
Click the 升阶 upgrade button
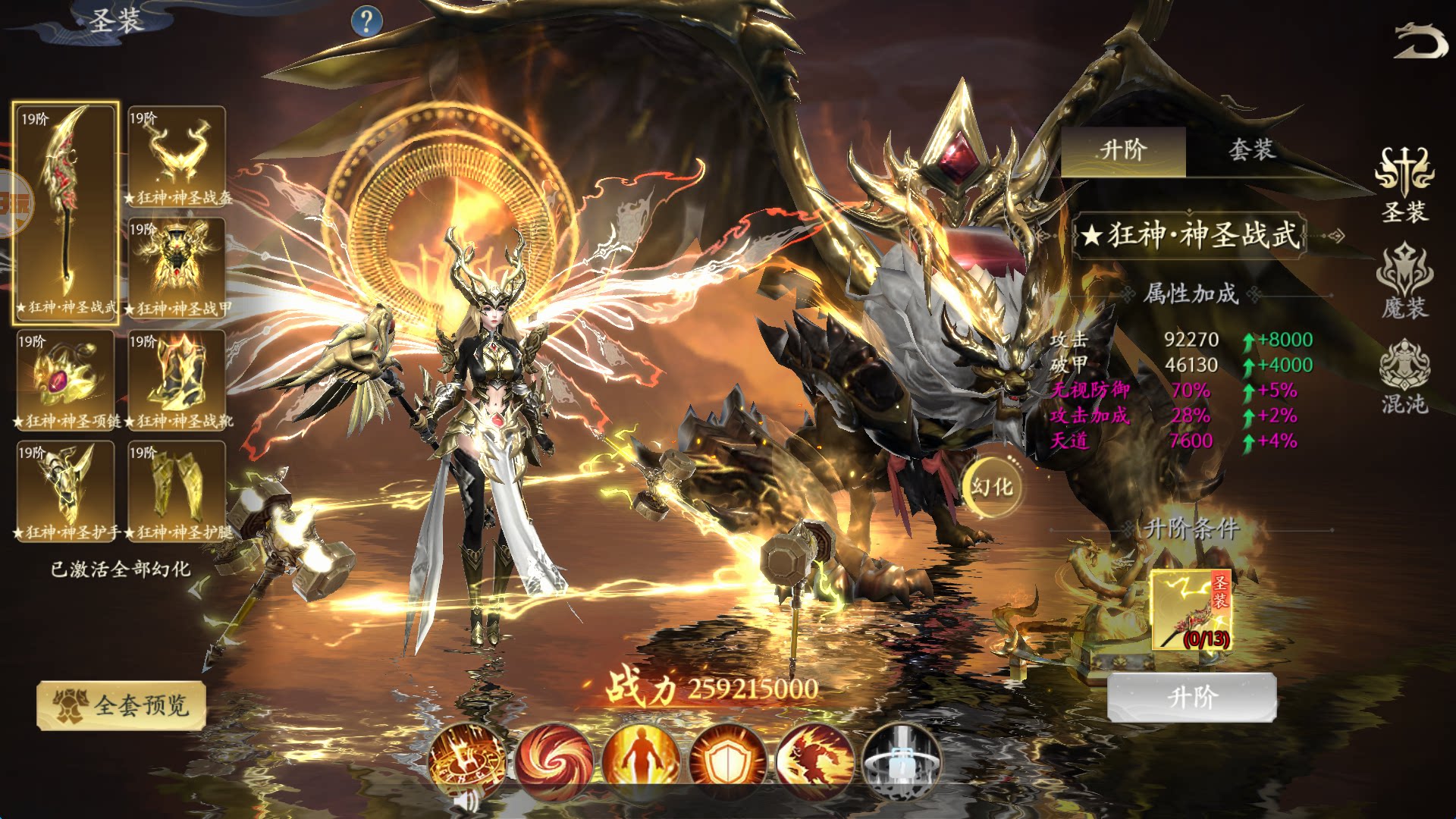pyautogui.click(x=1192, y=697)
